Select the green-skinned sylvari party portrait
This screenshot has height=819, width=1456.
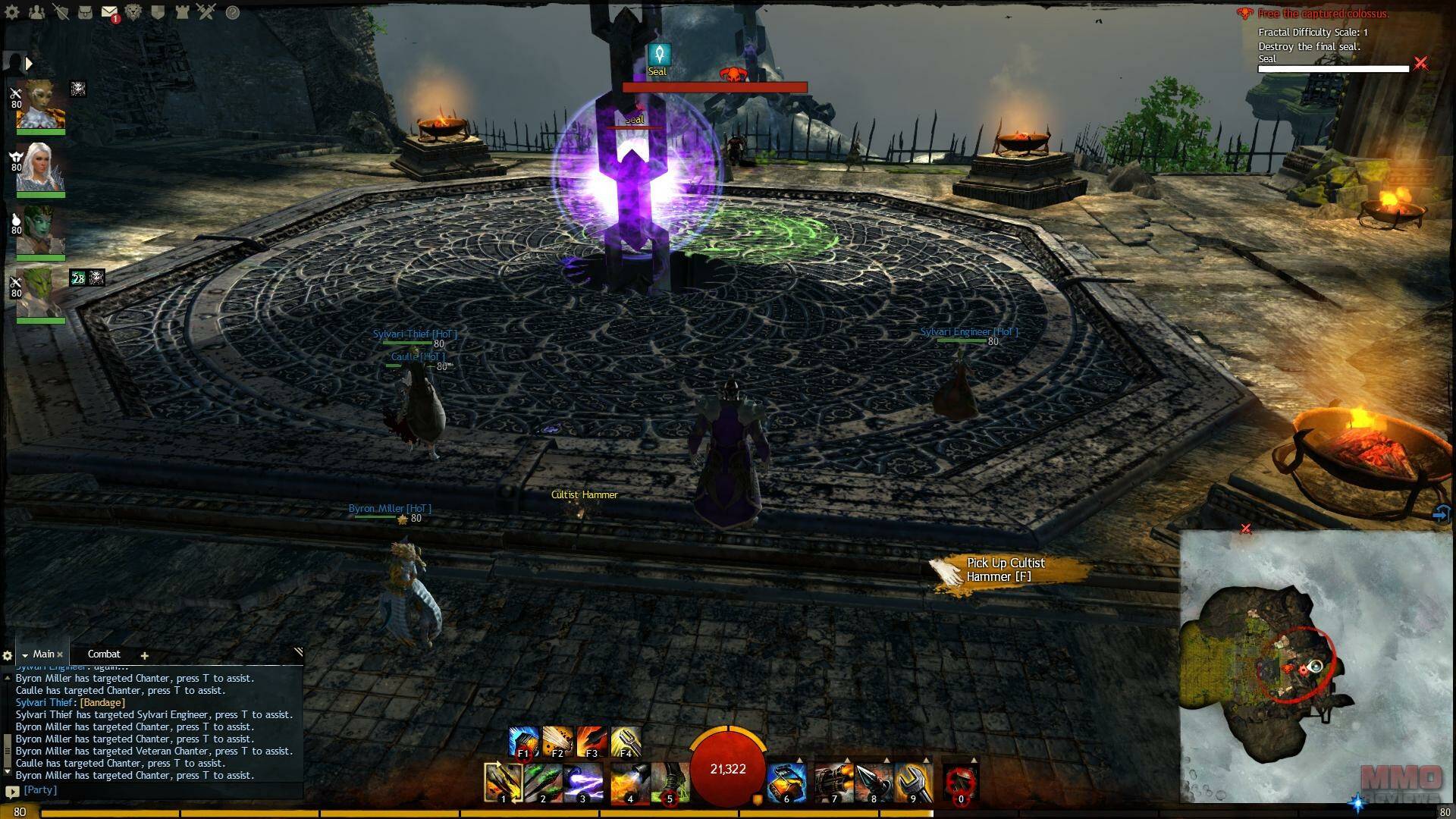pos(40,230)
